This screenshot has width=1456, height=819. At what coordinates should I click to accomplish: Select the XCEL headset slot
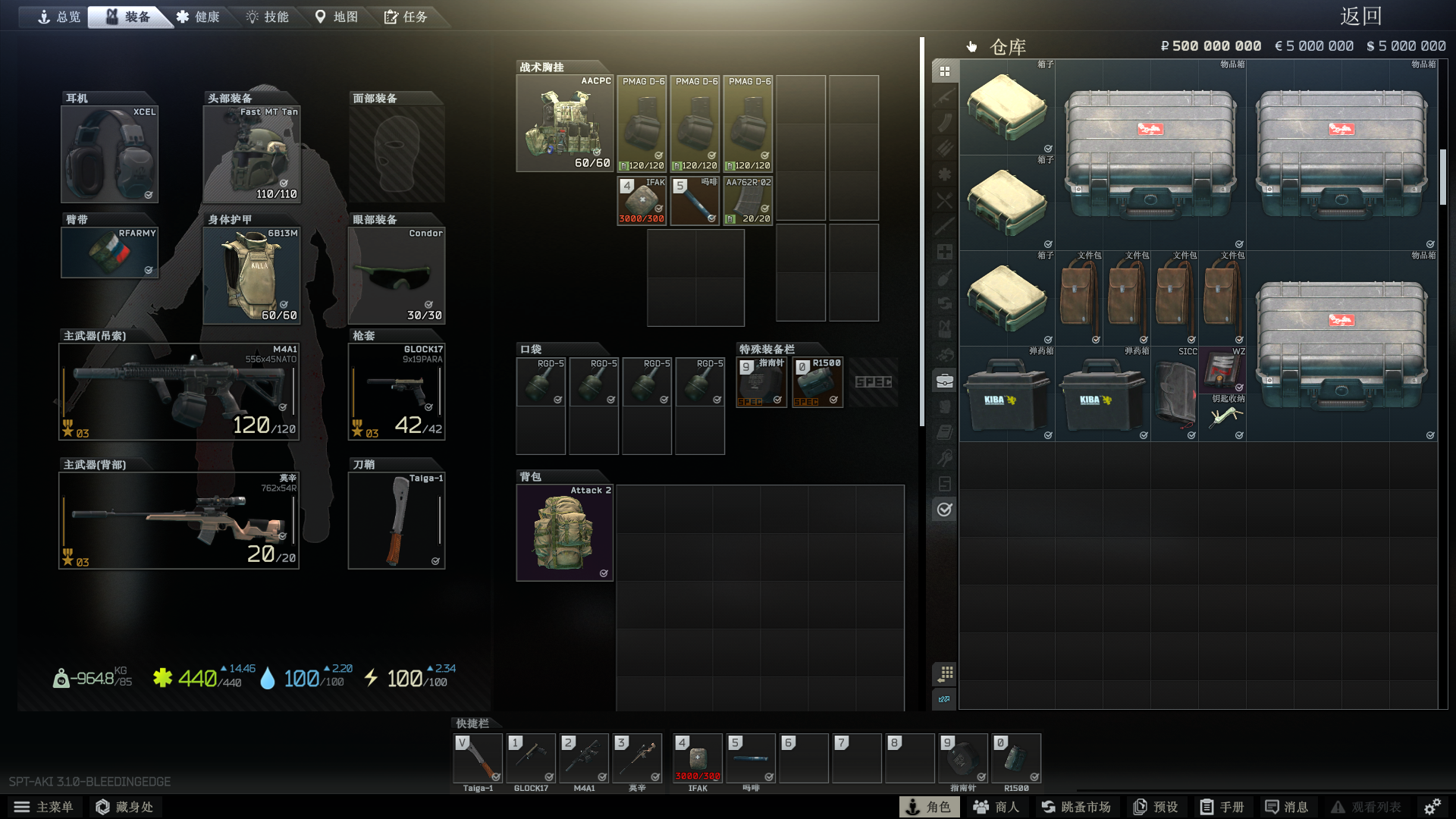tap(109, 154)
